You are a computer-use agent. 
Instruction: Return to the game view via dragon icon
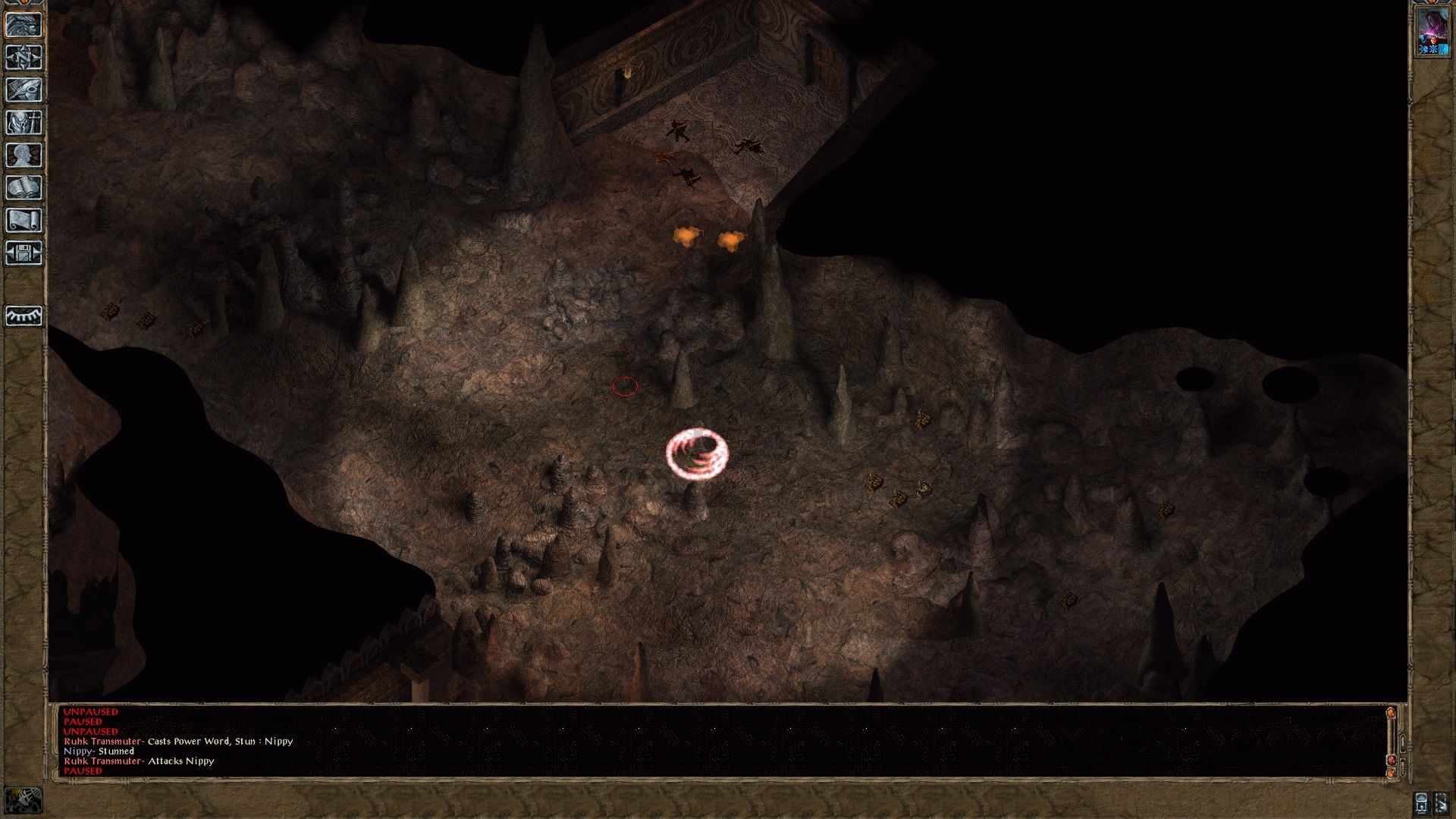point(23,25)
